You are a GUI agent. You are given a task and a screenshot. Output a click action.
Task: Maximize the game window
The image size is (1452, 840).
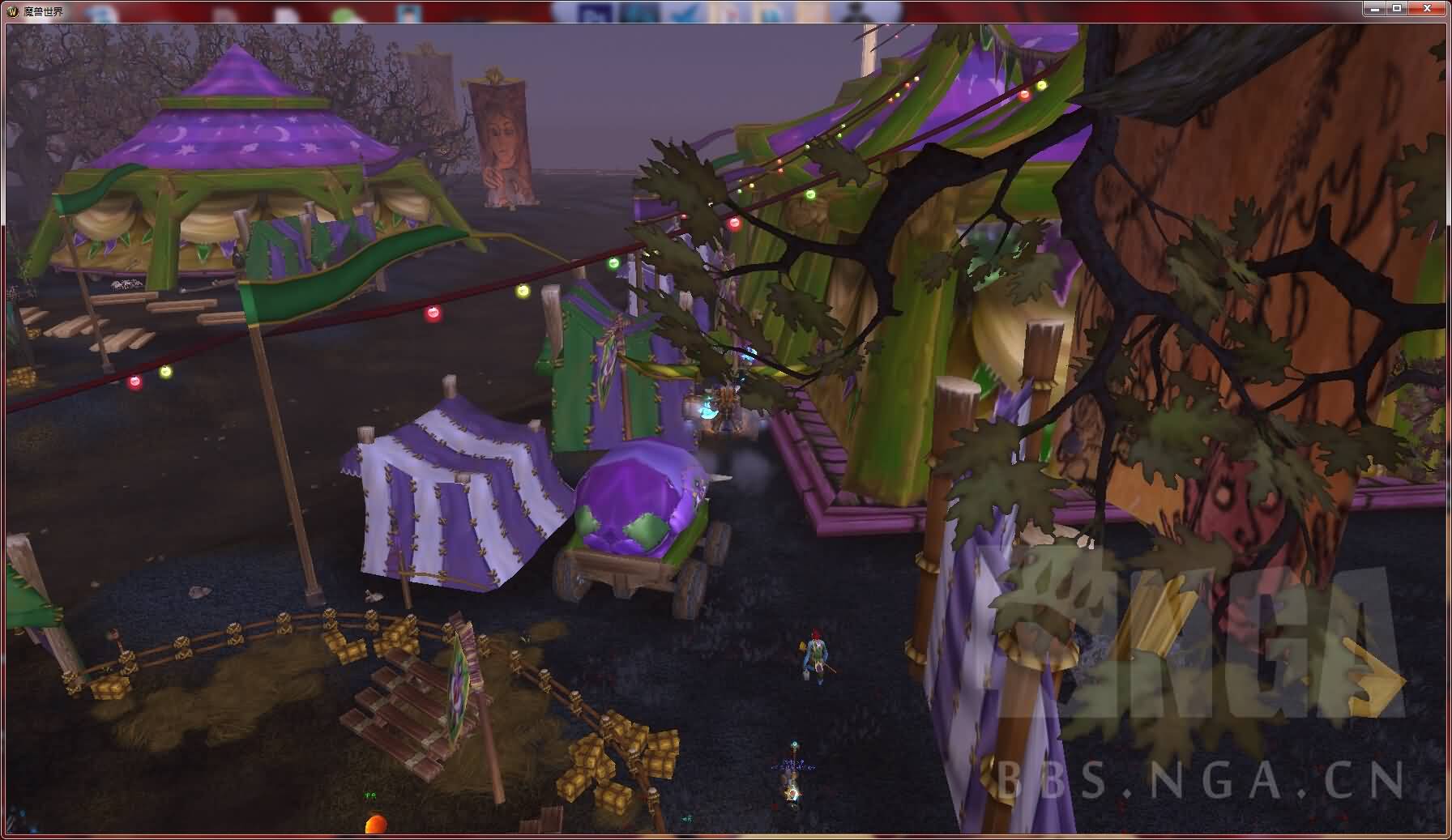tap(1397, 8)
